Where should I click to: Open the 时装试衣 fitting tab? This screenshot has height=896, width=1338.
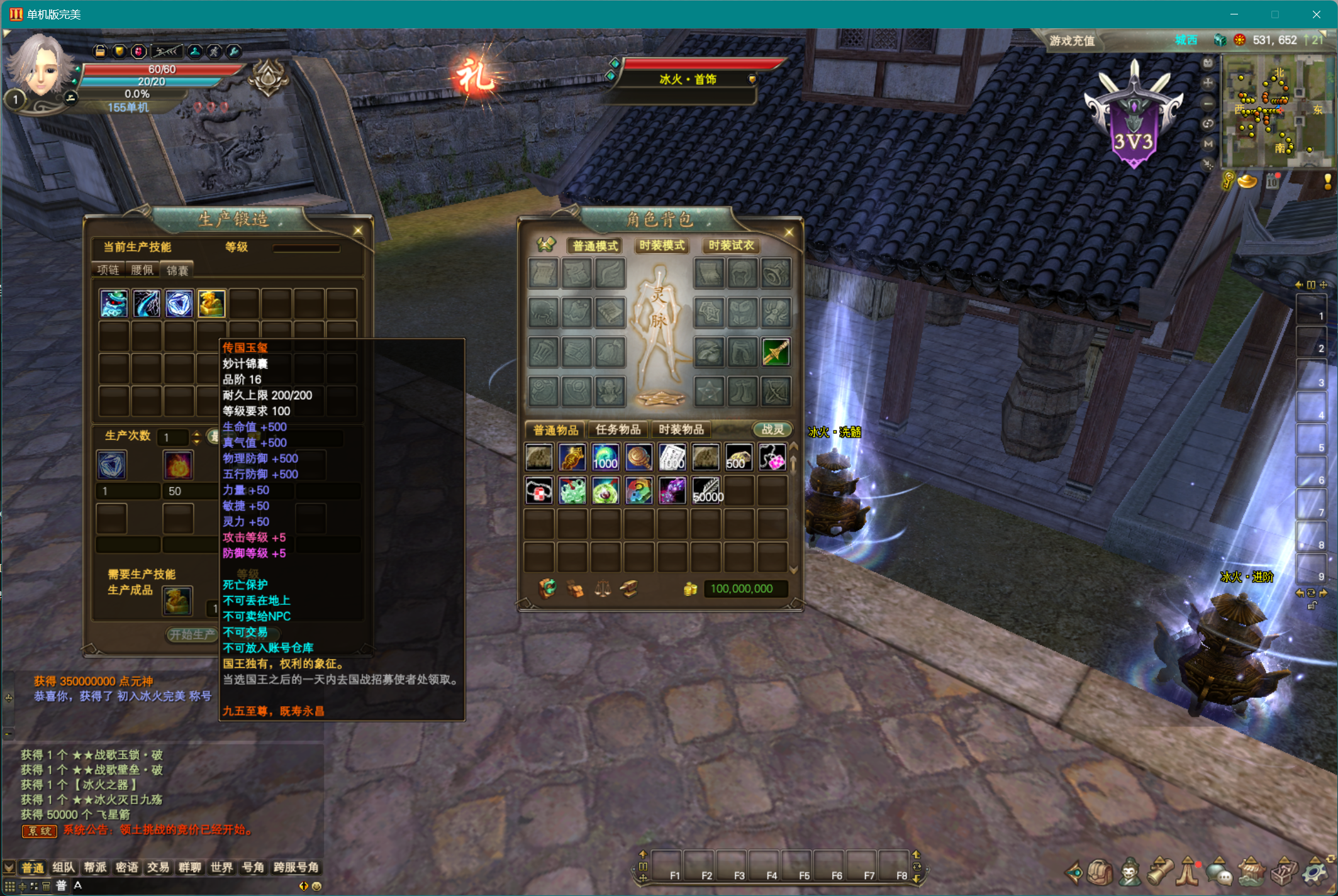pos(731,245)
